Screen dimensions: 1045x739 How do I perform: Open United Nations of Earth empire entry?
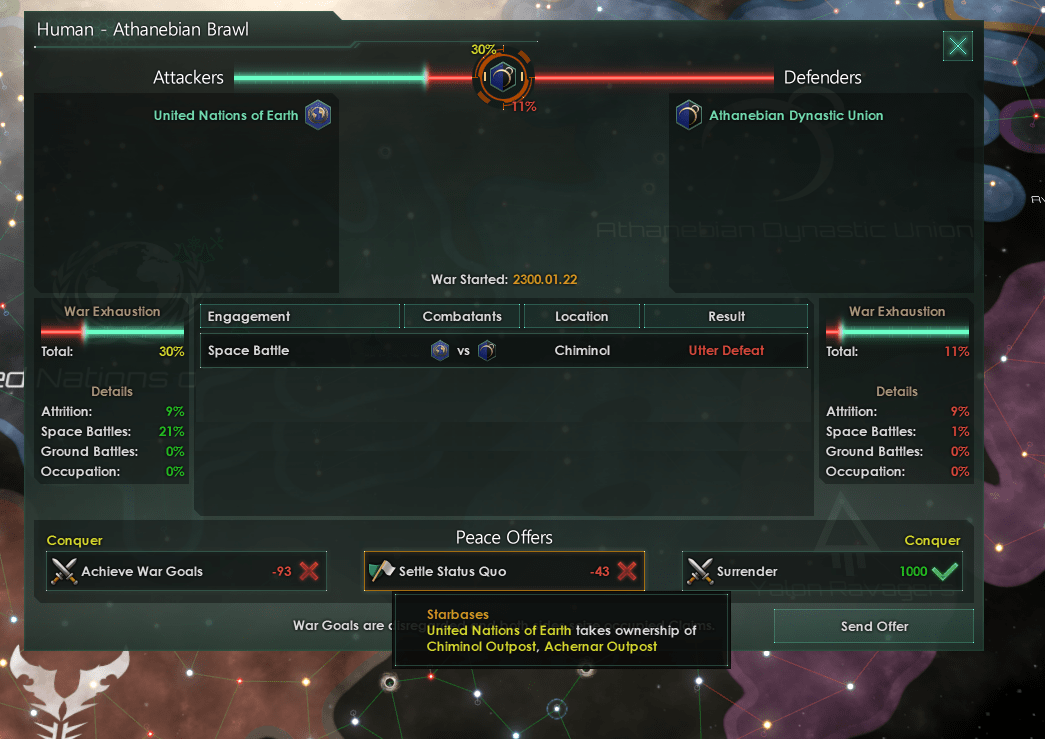pyautogui.click(x=225, y=115)
